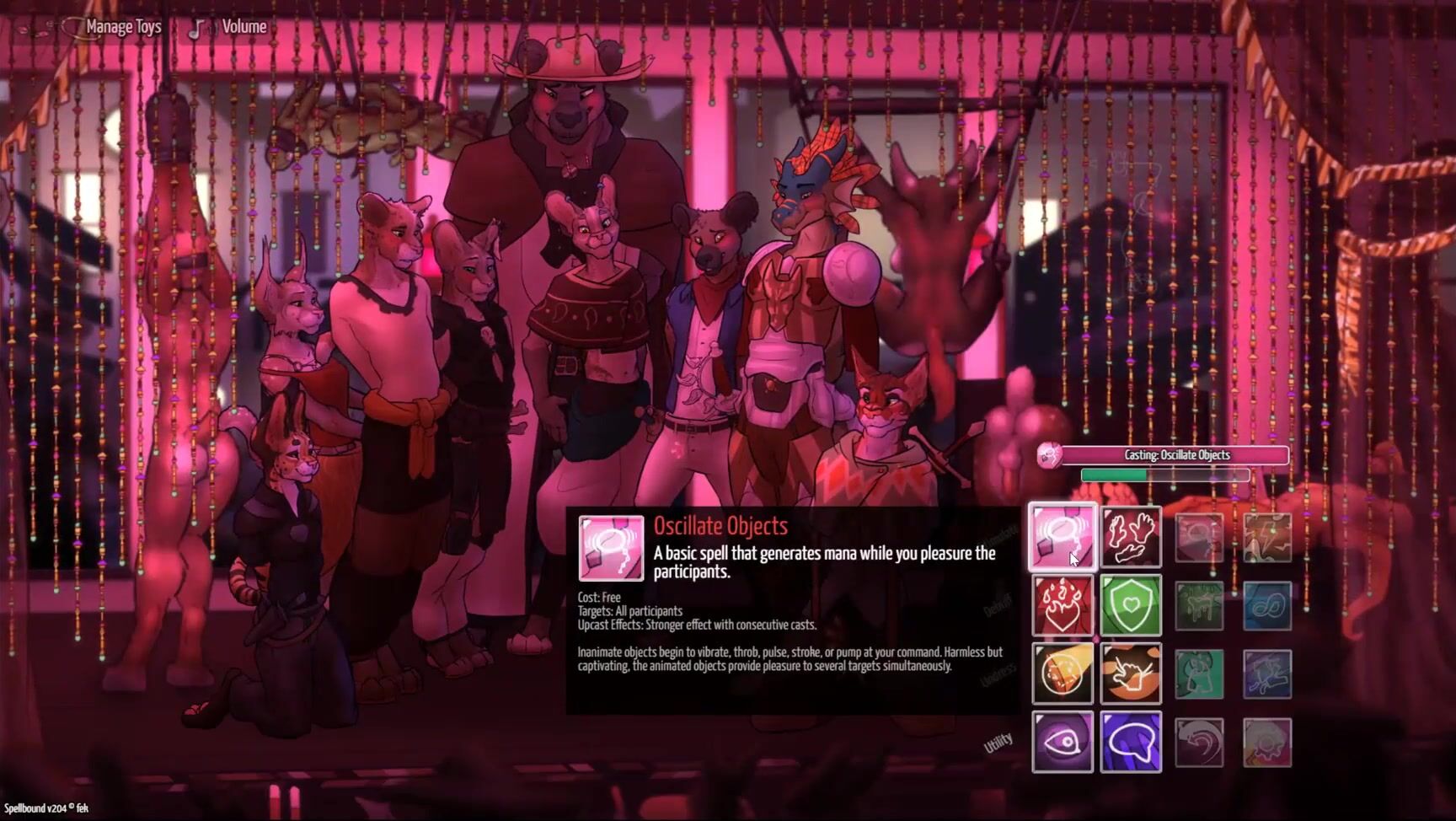Select the orange grabbing hand spell
Image resolution: width=1456 pixels, height=821 pixels.
coord(1131,673)
